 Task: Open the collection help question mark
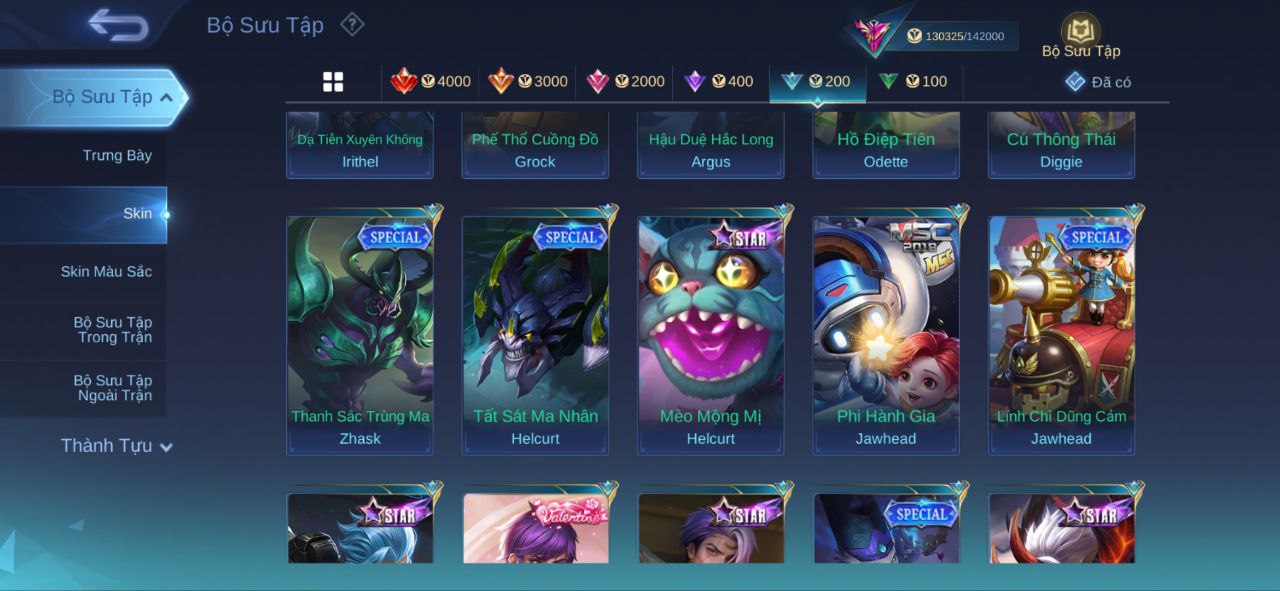tap(352, 24)
